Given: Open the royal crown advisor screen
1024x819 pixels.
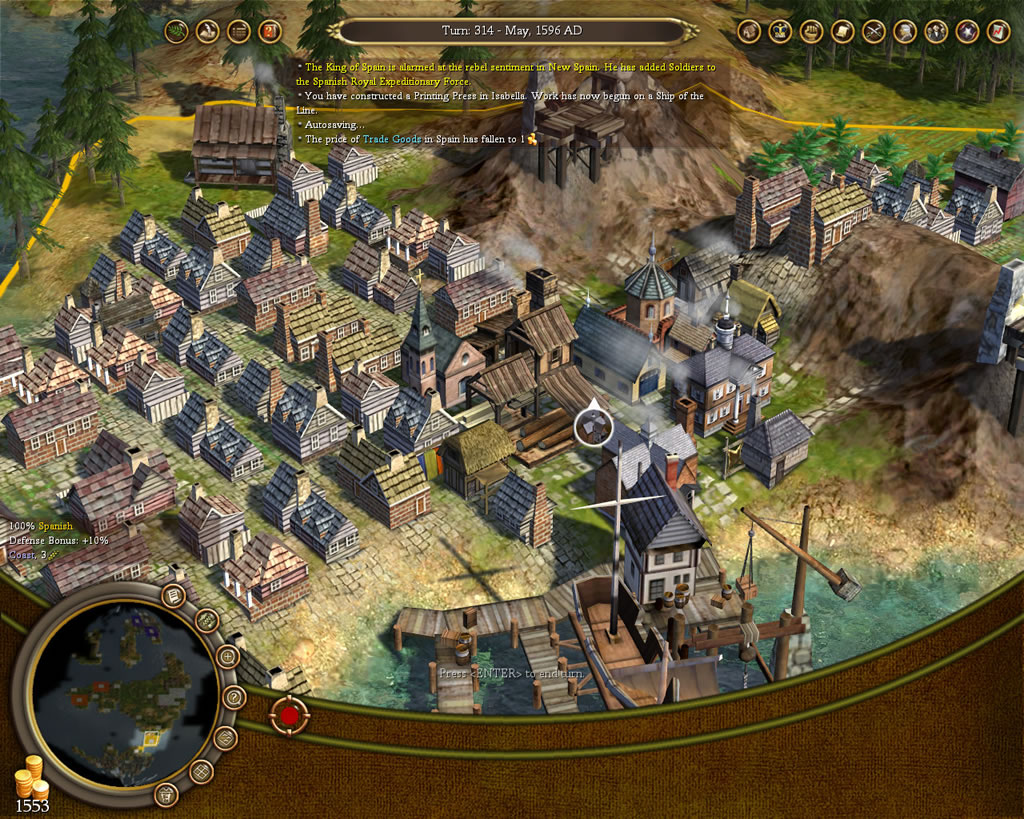Looking at the screenshot, I should pyautogui.click(x=780, y=31).
